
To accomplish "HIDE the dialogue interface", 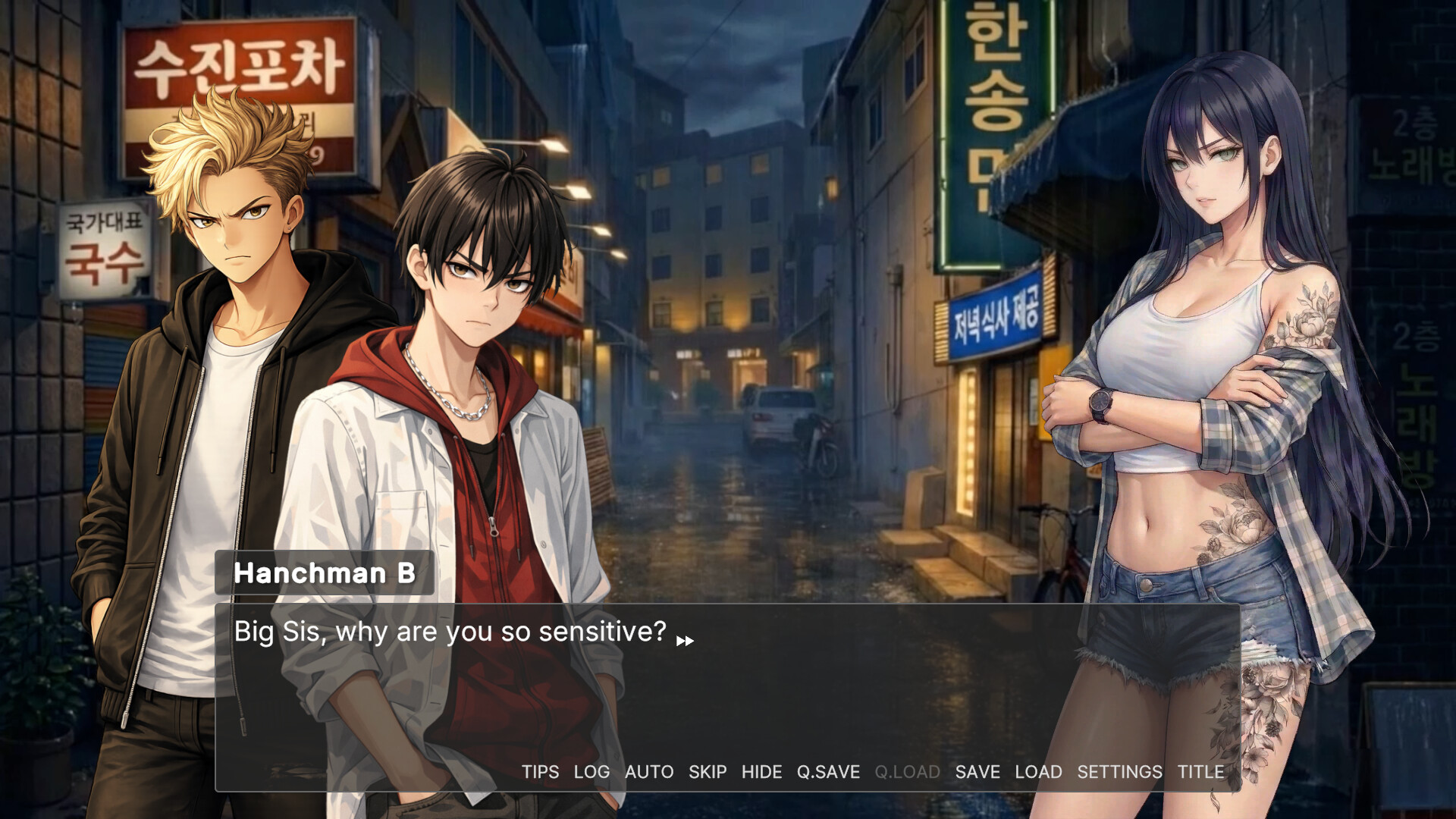I will point(763,772).
